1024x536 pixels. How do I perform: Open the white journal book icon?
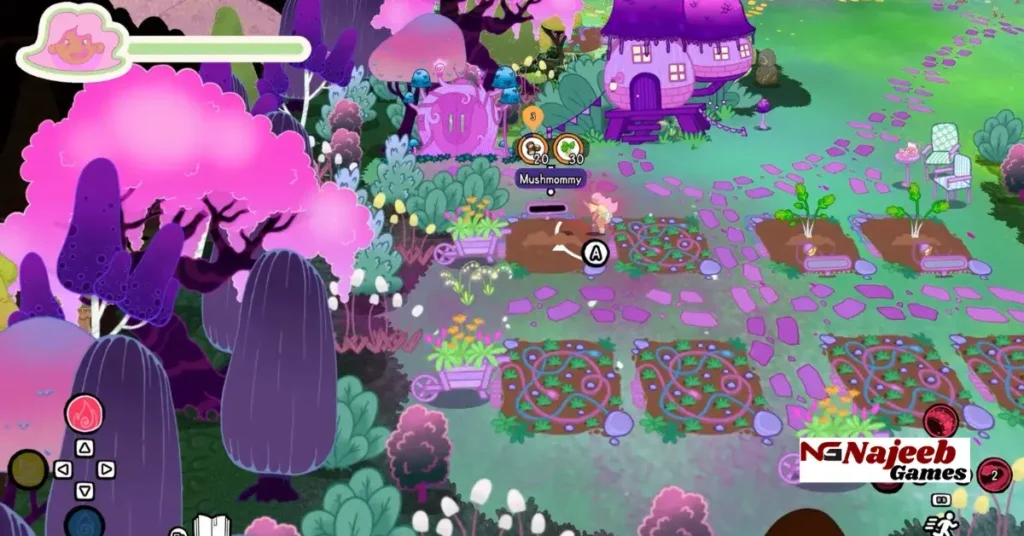click(x=212, y=526)
